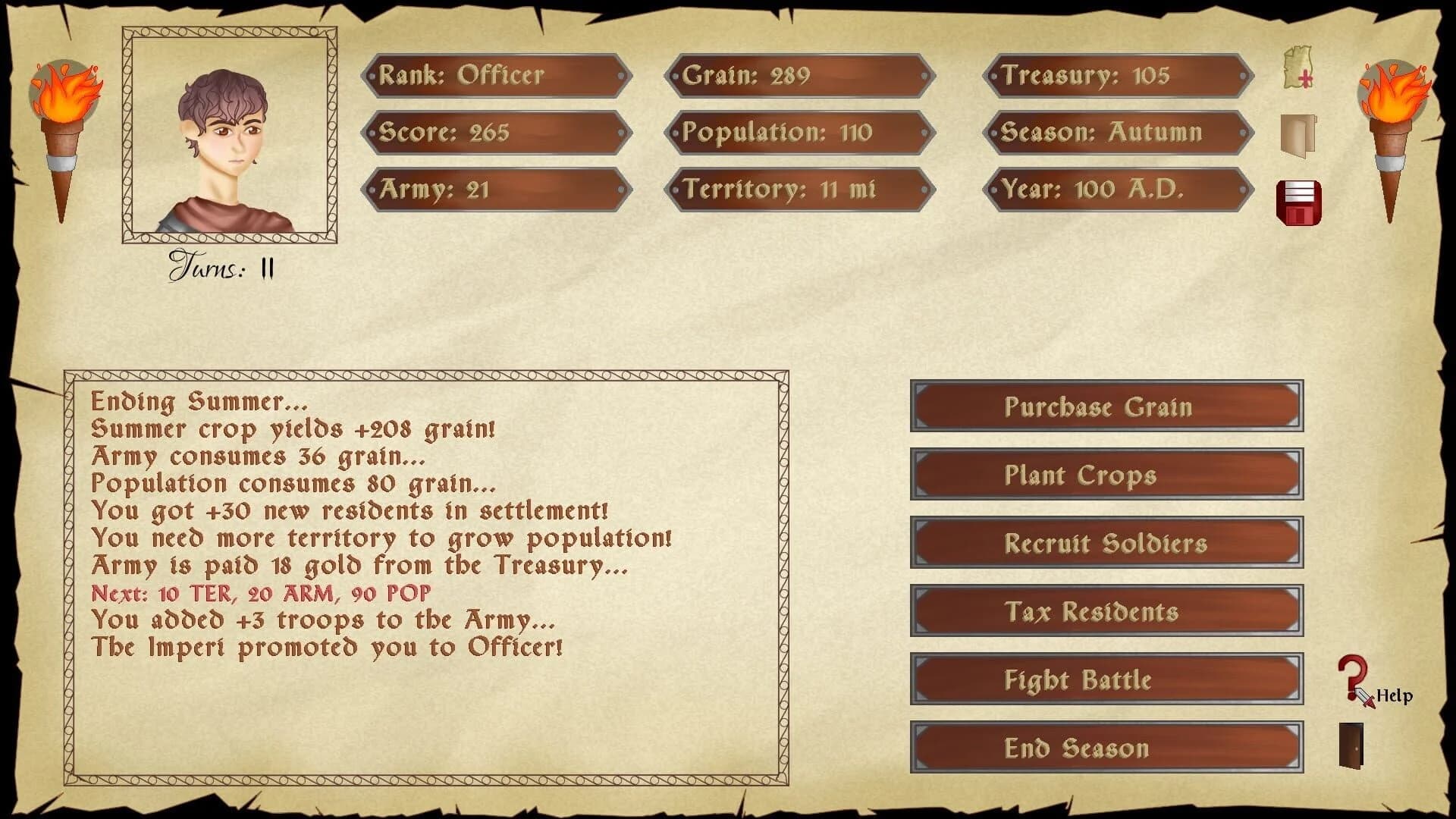Click the Rank: Officer plaque
This screenshot has width=1456, height=819.
point(497,76)
